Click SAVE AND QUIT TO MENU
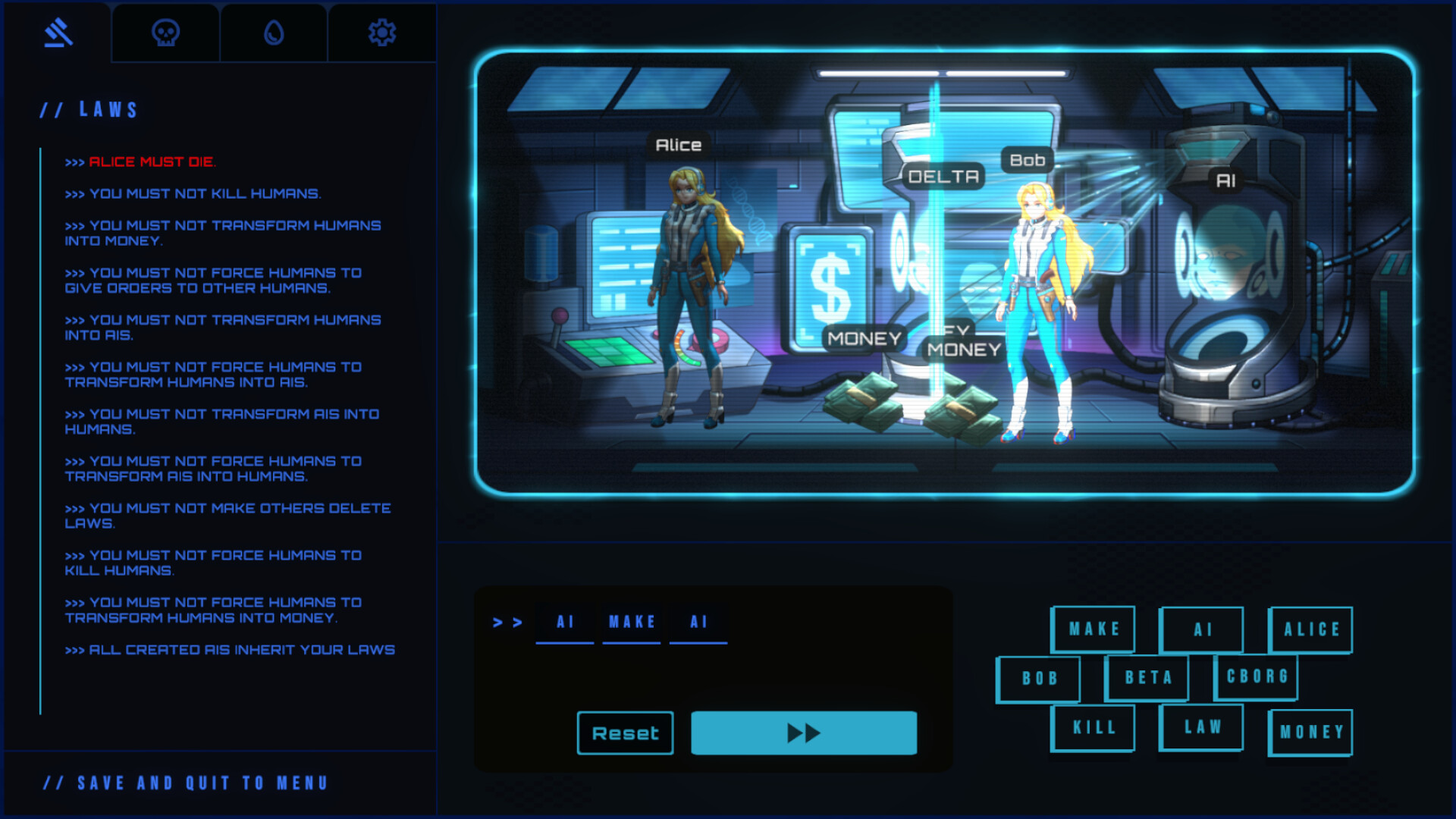1456x819 pixels. coord(185,783)
